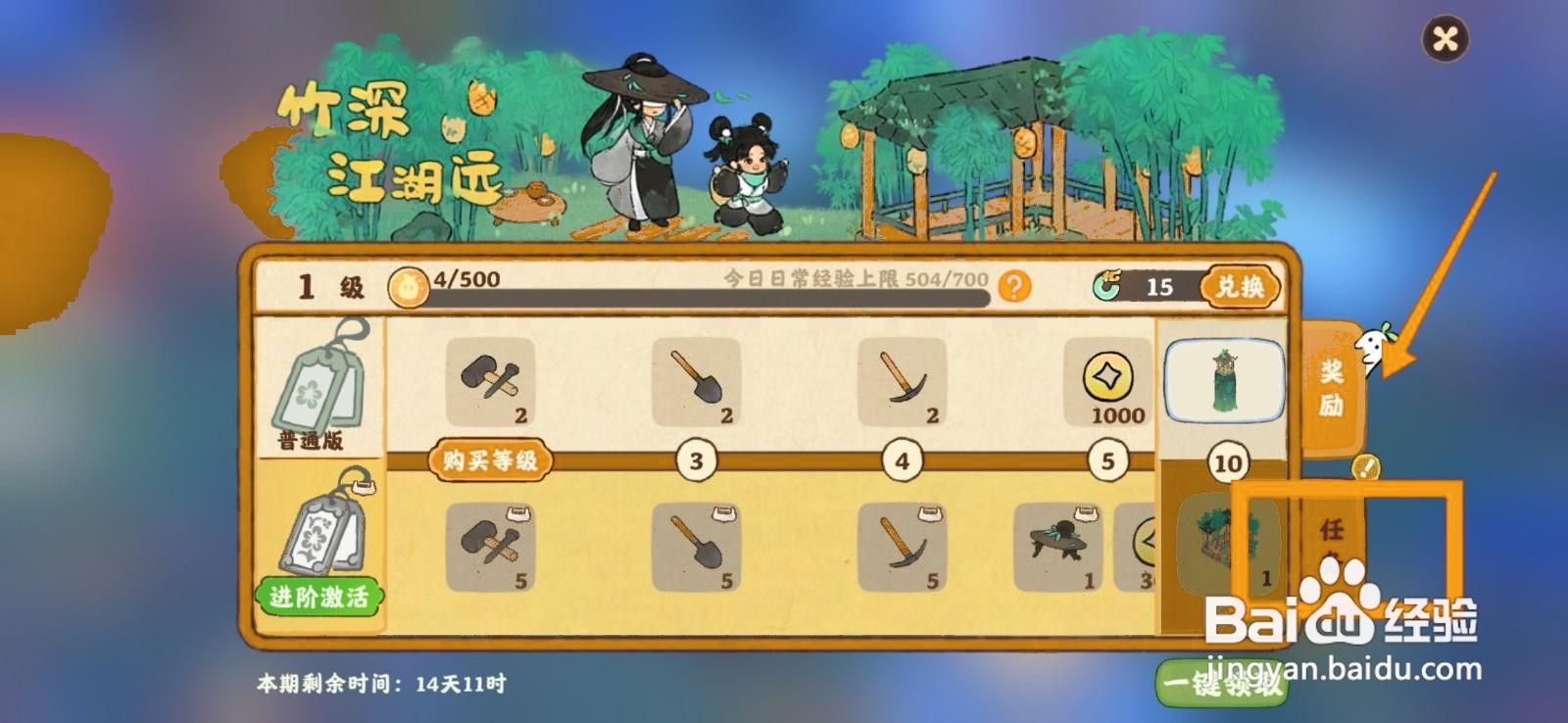The width and height of the screenshot is (1568, 723).
Task: Select the shovel reward worth 5
Action: pos(695,549)
